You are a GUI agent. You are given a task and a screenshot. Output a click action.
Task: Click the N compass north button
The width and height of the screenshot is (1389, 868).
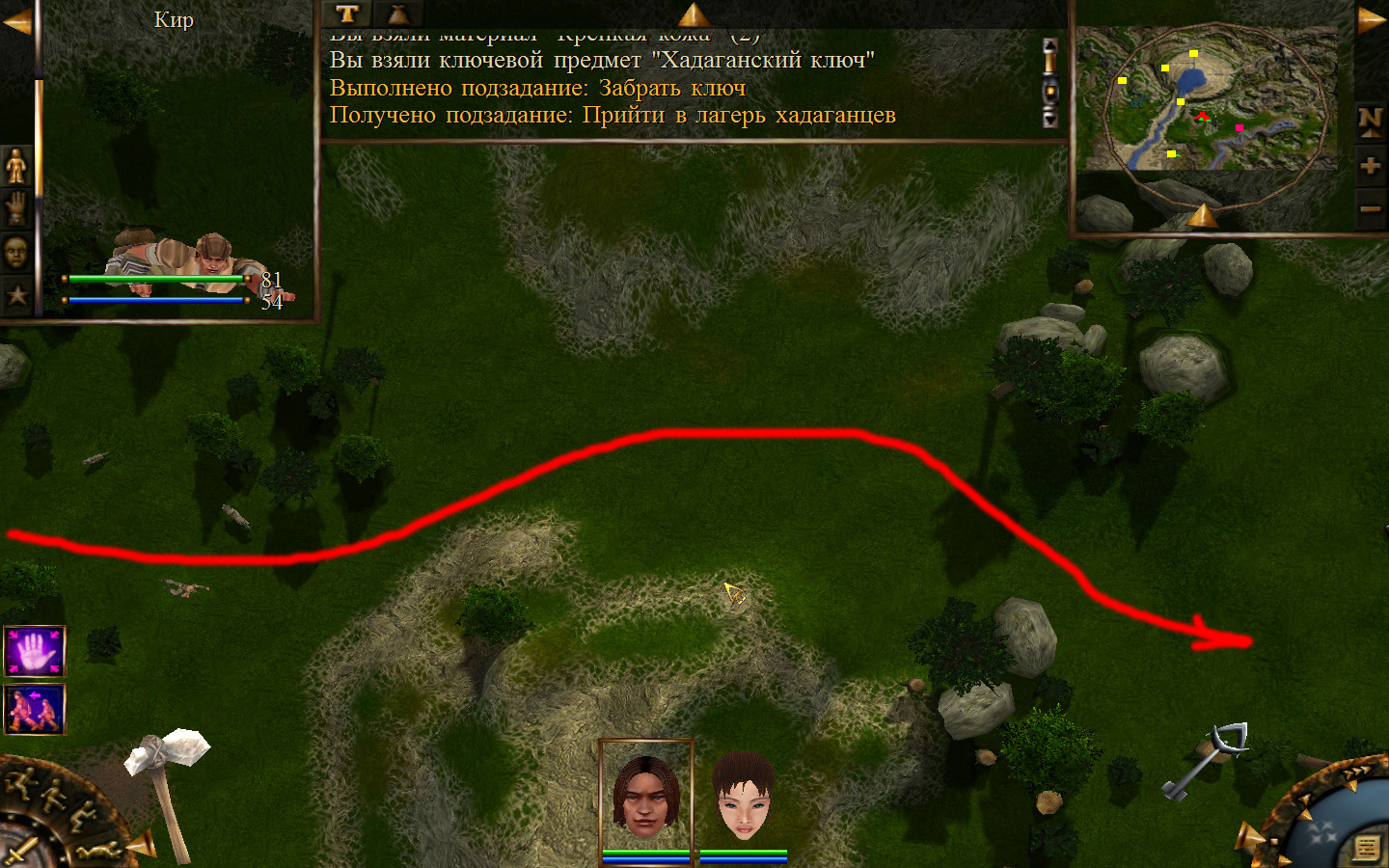pyautogui.click(x=1370, y=121)
